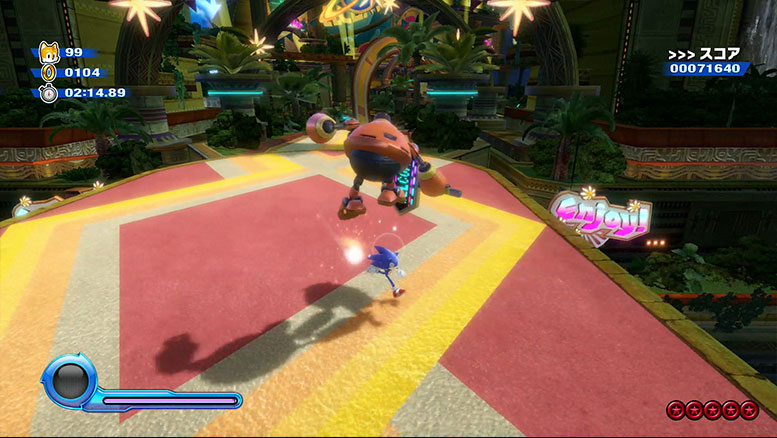This screenshot has height=438, width=777.
Task: Click the stopwatch timer icon
Action: 48,92
